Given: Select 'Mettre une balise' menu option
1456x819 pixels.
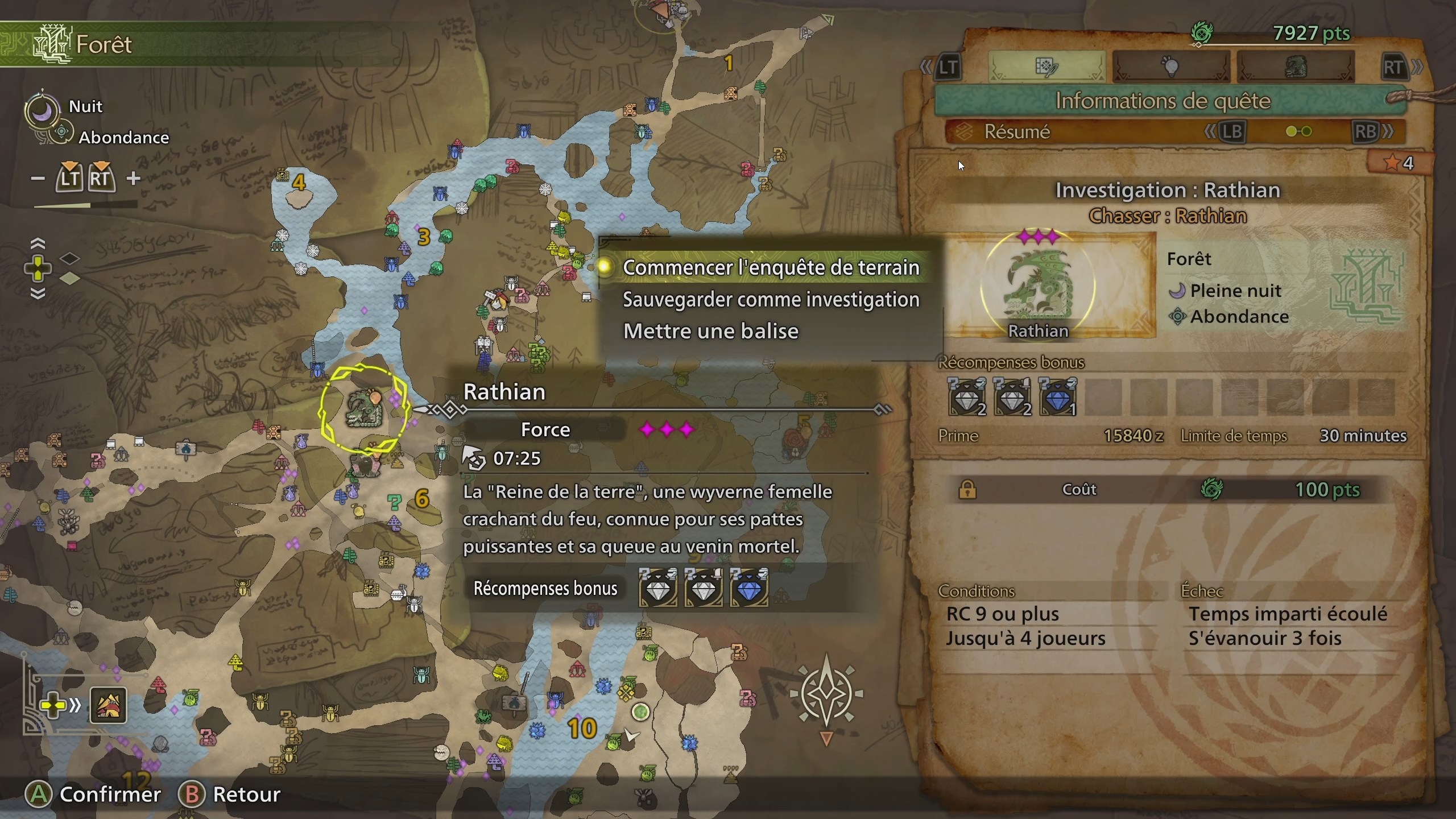Looking at the screenshot, I should (712, 331).
